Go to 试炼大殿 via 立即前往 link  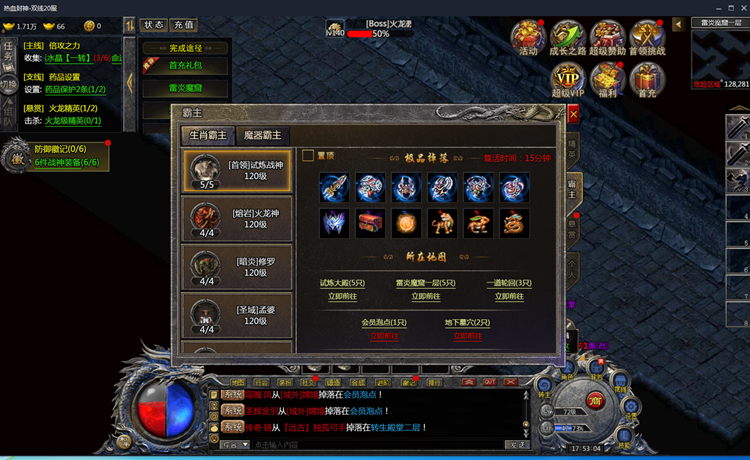coord(344,296)
